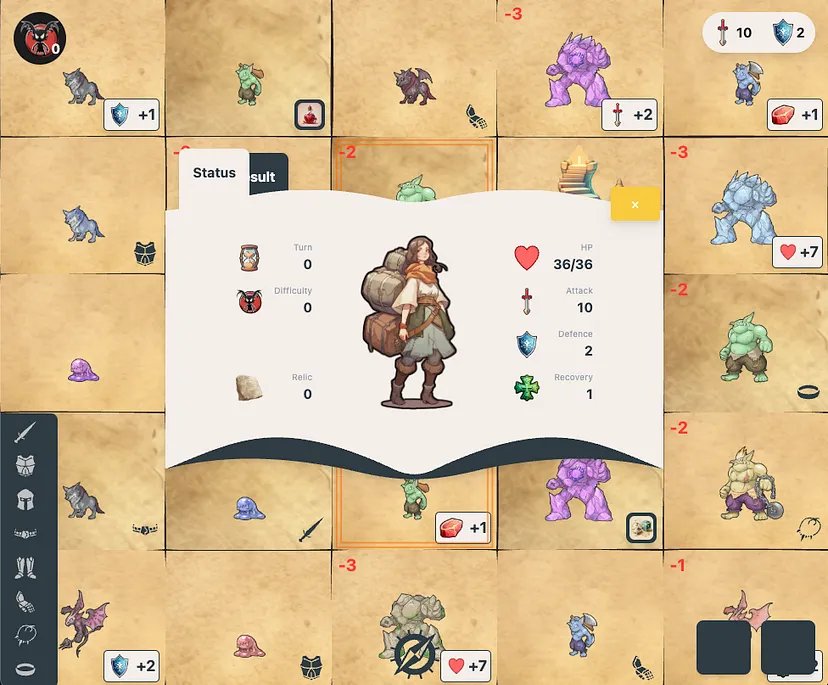
Task: Select the Status tab
Action: click(214, 172)
